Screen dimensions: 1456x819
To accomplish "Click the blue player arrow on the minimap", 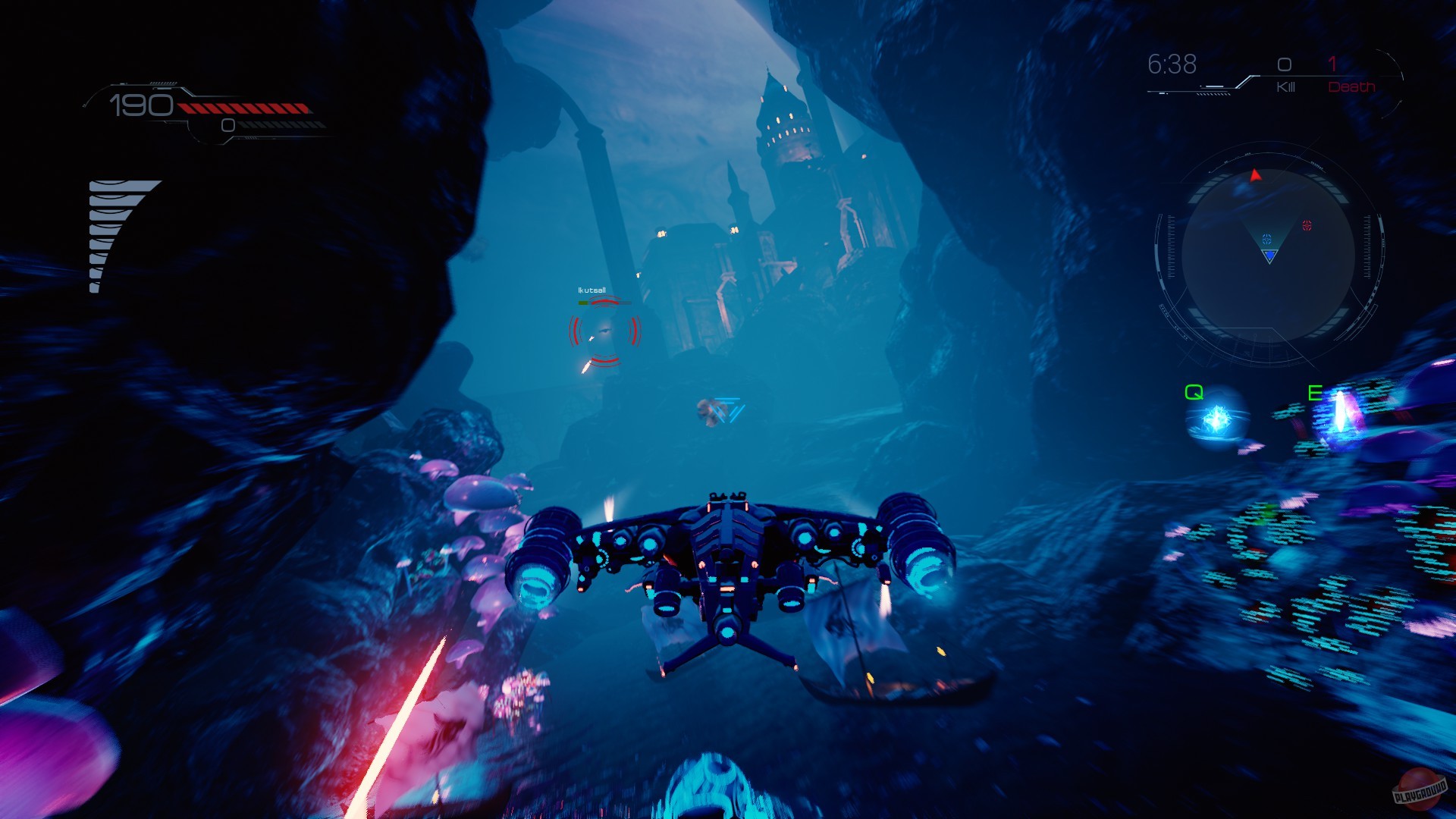I will click(x=1270, y=256).
